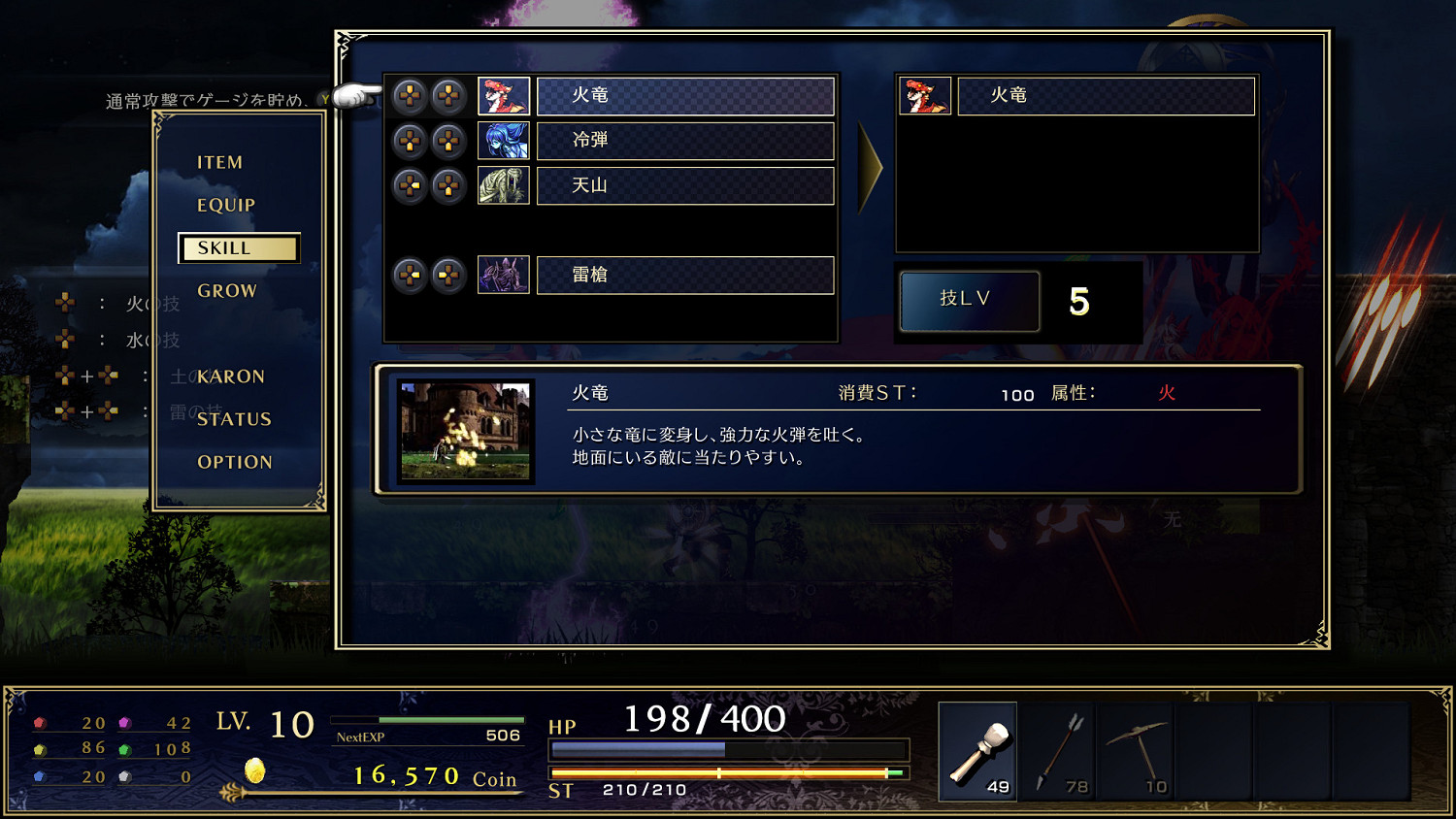Click the first D-pad input icon for 火竜
This screenshot has width=1456, height=819.
410,96
